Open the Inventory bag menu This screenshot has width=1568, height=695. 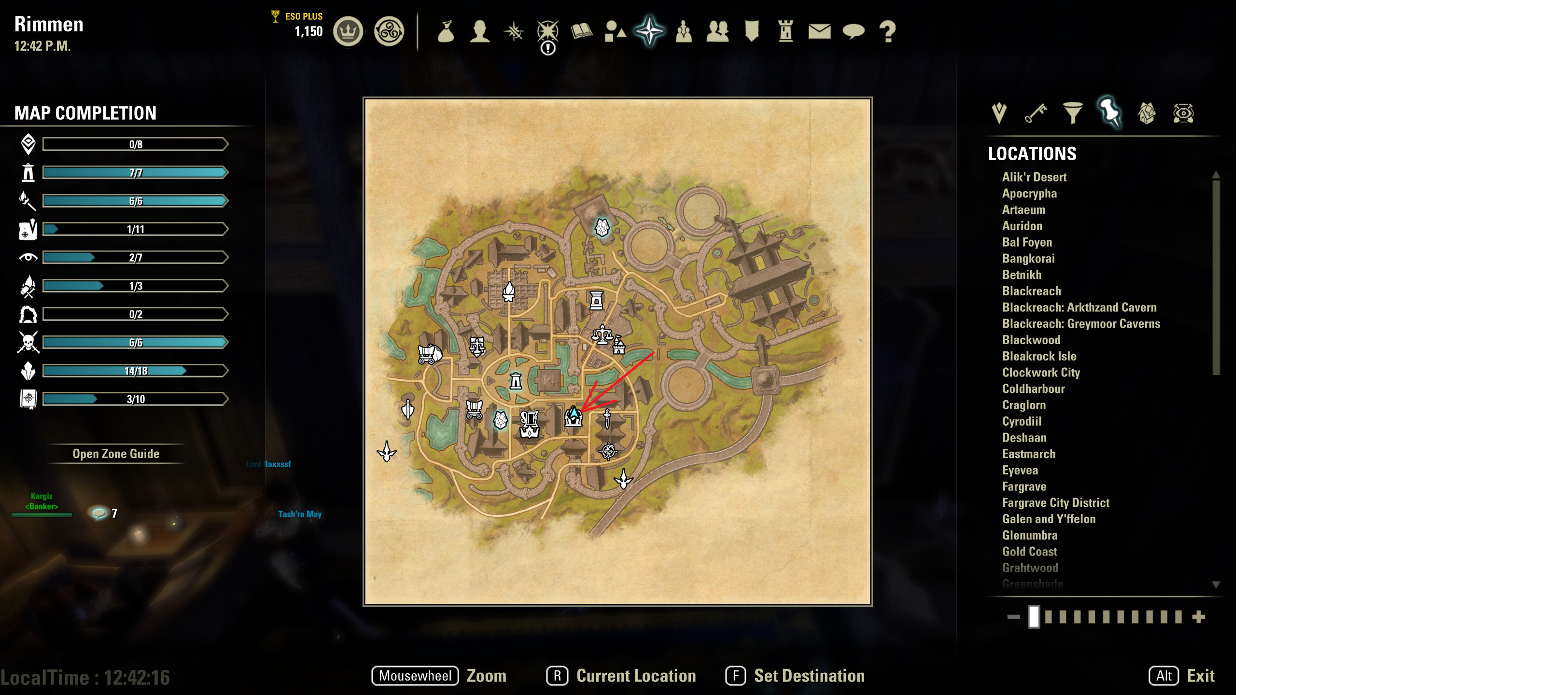446,31
